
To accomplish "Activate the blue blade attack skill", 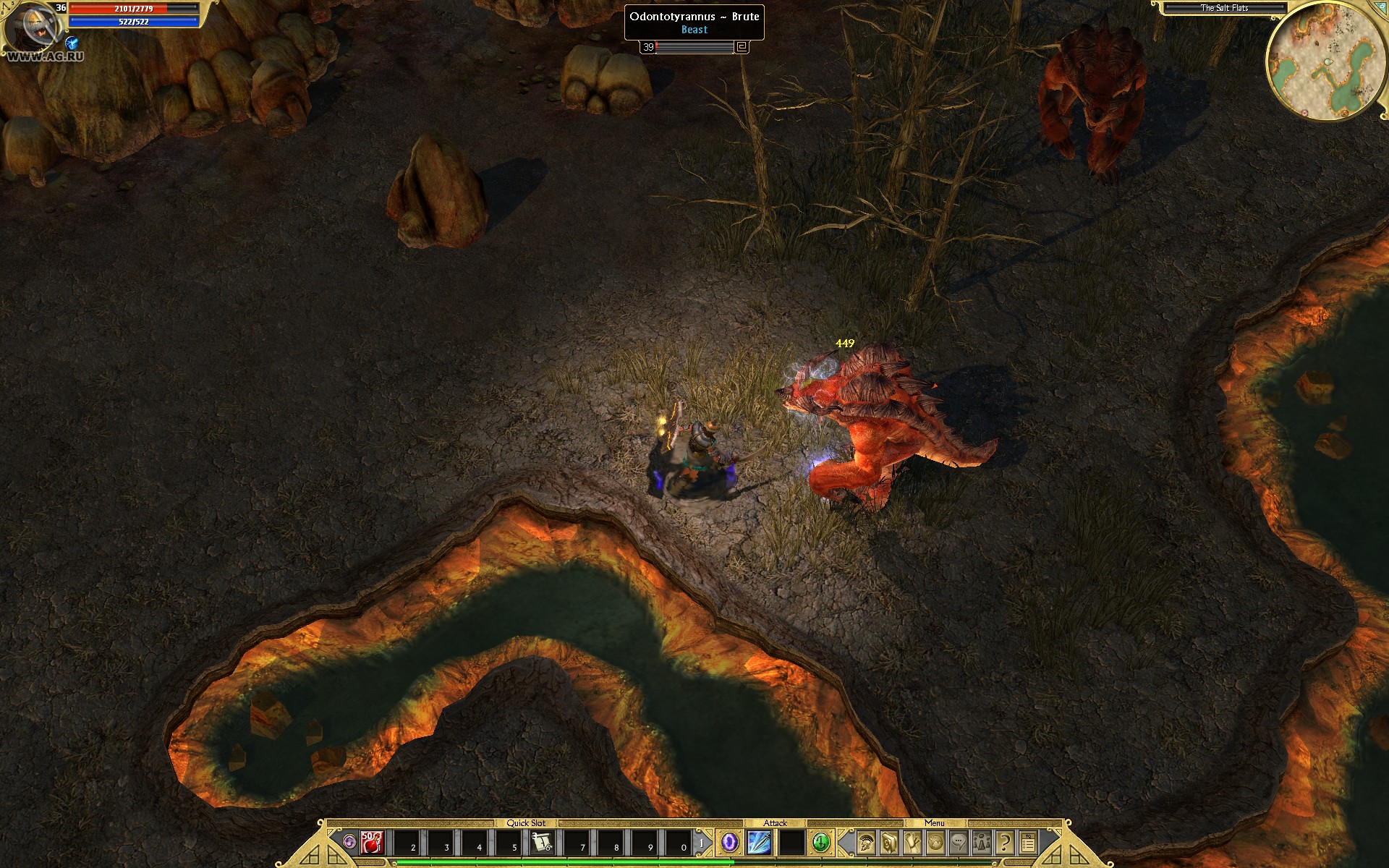I will point(758,843).
